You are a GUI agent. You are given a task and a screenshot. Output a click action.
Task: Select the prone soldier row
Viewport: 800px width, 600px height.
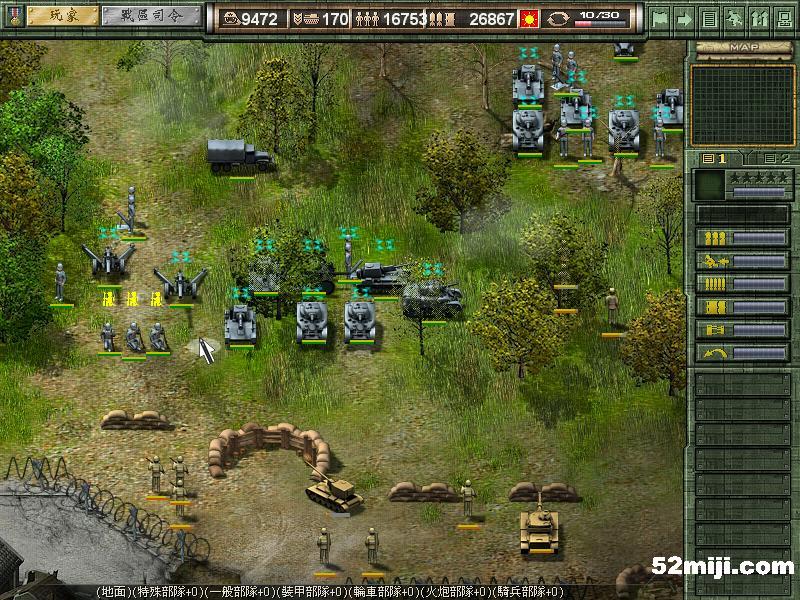[x=742, y=261]
